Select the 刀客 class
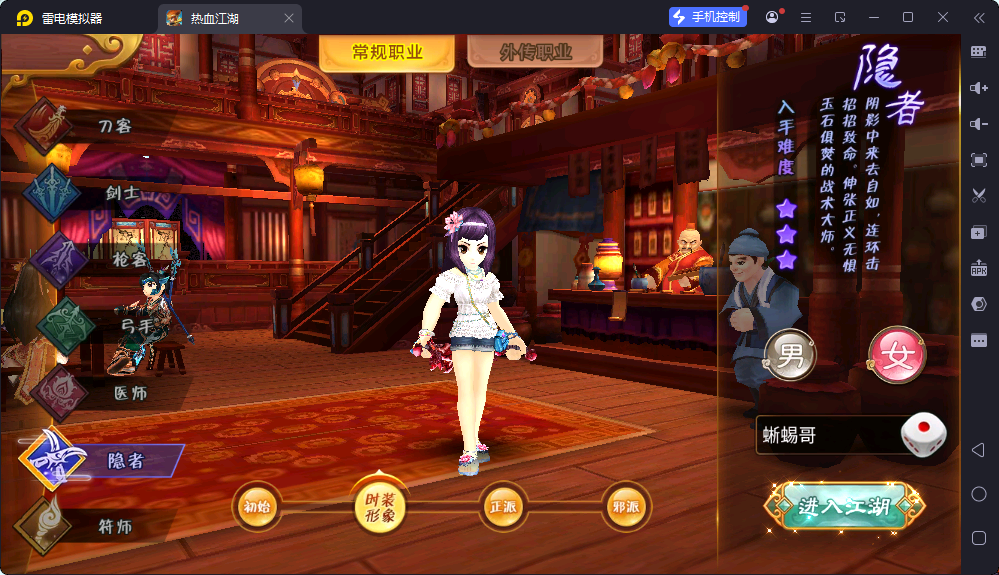The width and height of the screenshot is (999, 575). (x=114, y=126)
